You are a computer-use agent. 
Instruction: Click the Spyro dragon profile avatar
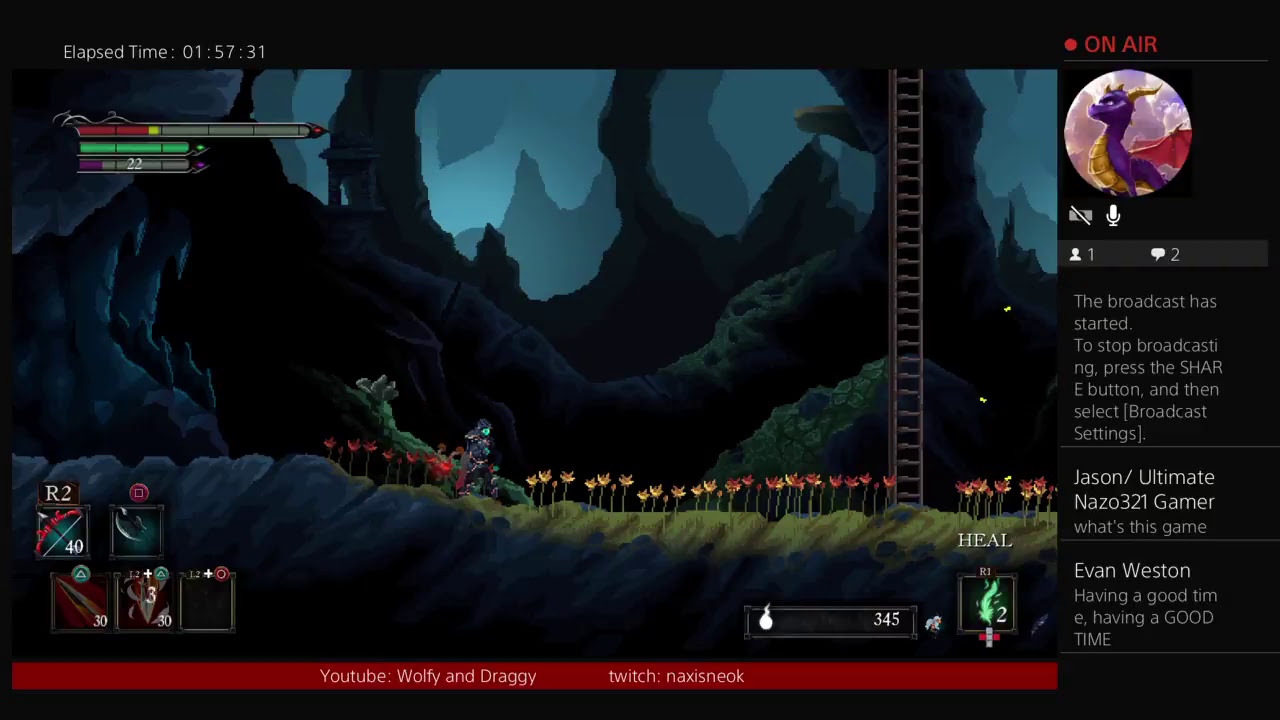(x=1128, y=132)
